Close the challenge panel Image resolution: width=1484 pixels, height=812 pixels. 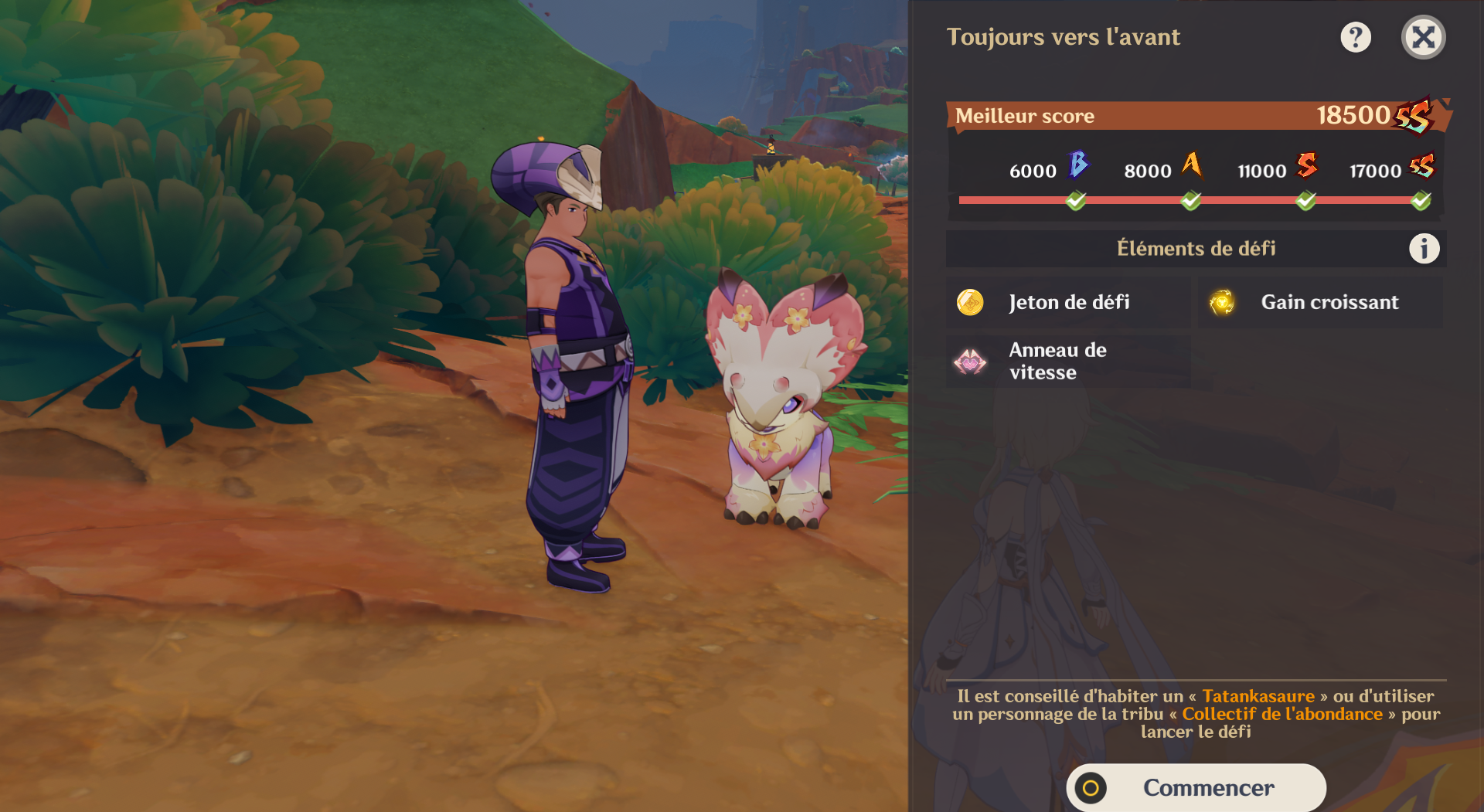pyautogui.click(x=1423, y=37)
